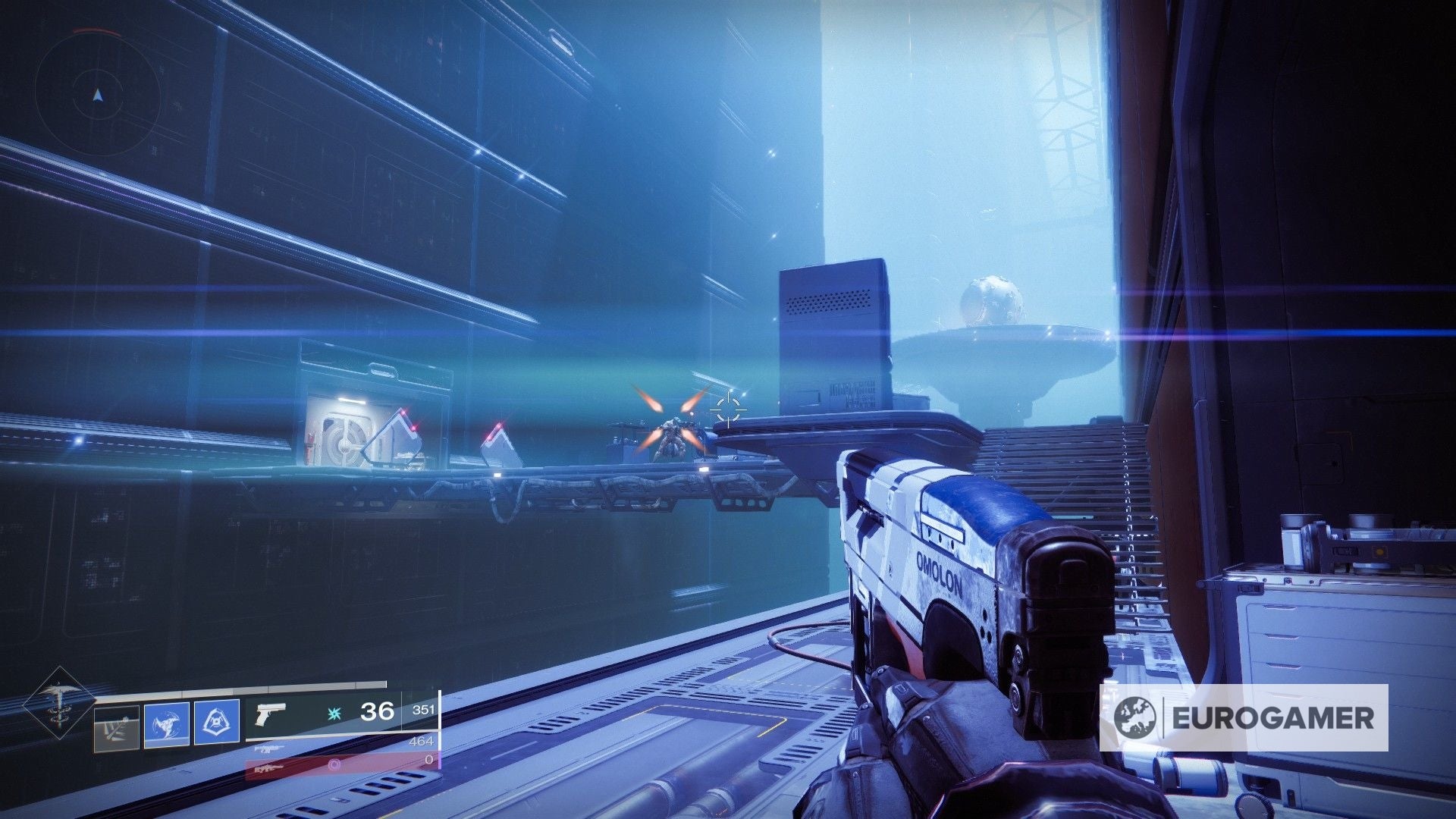Expand the power ammo counter showing 0
This screenshot has width=1456, height=819.
coord(429,761)
